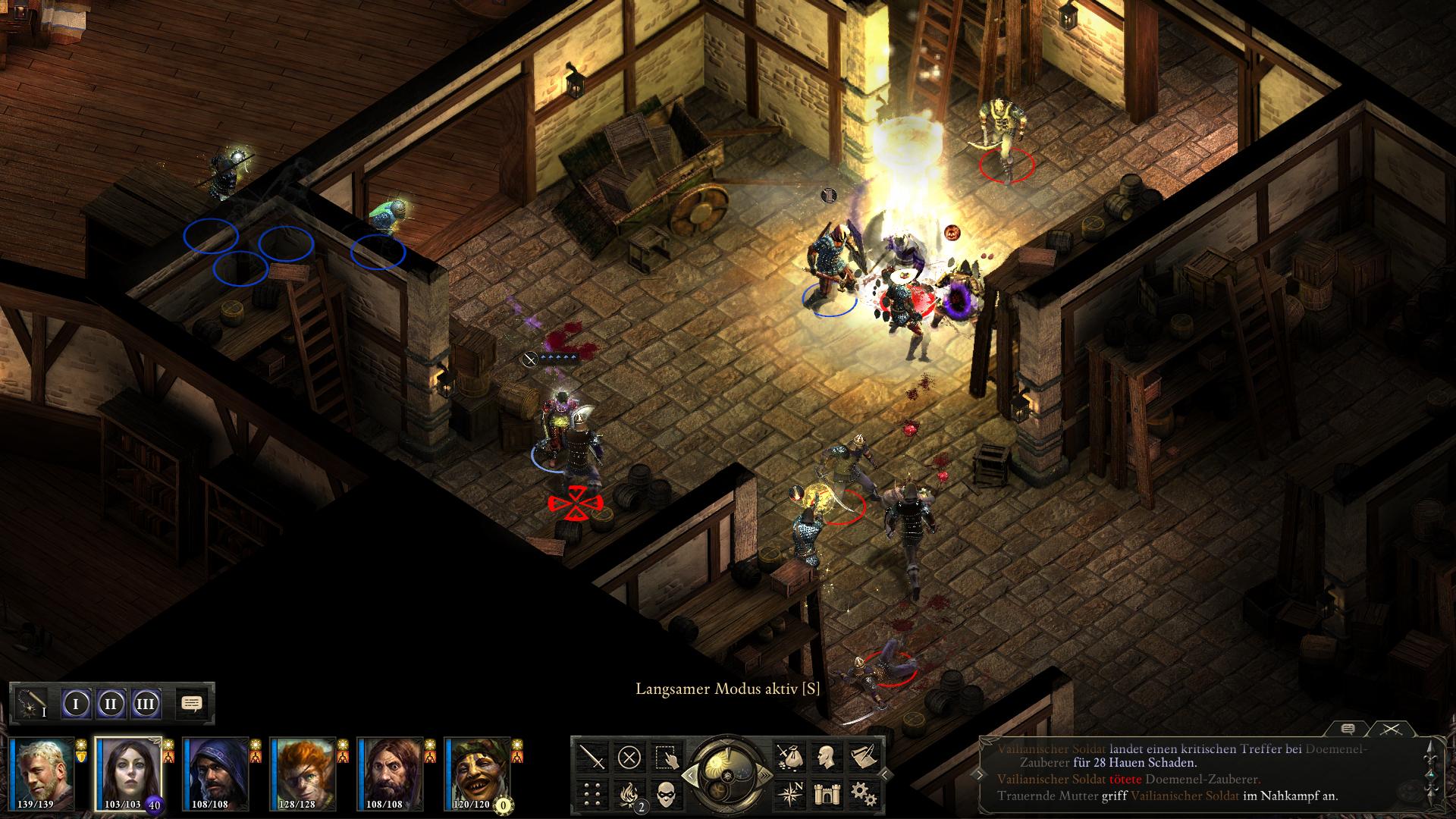Toggle stealth mode with the masked face
The image size is (1456, 819).
pos(666,793)
